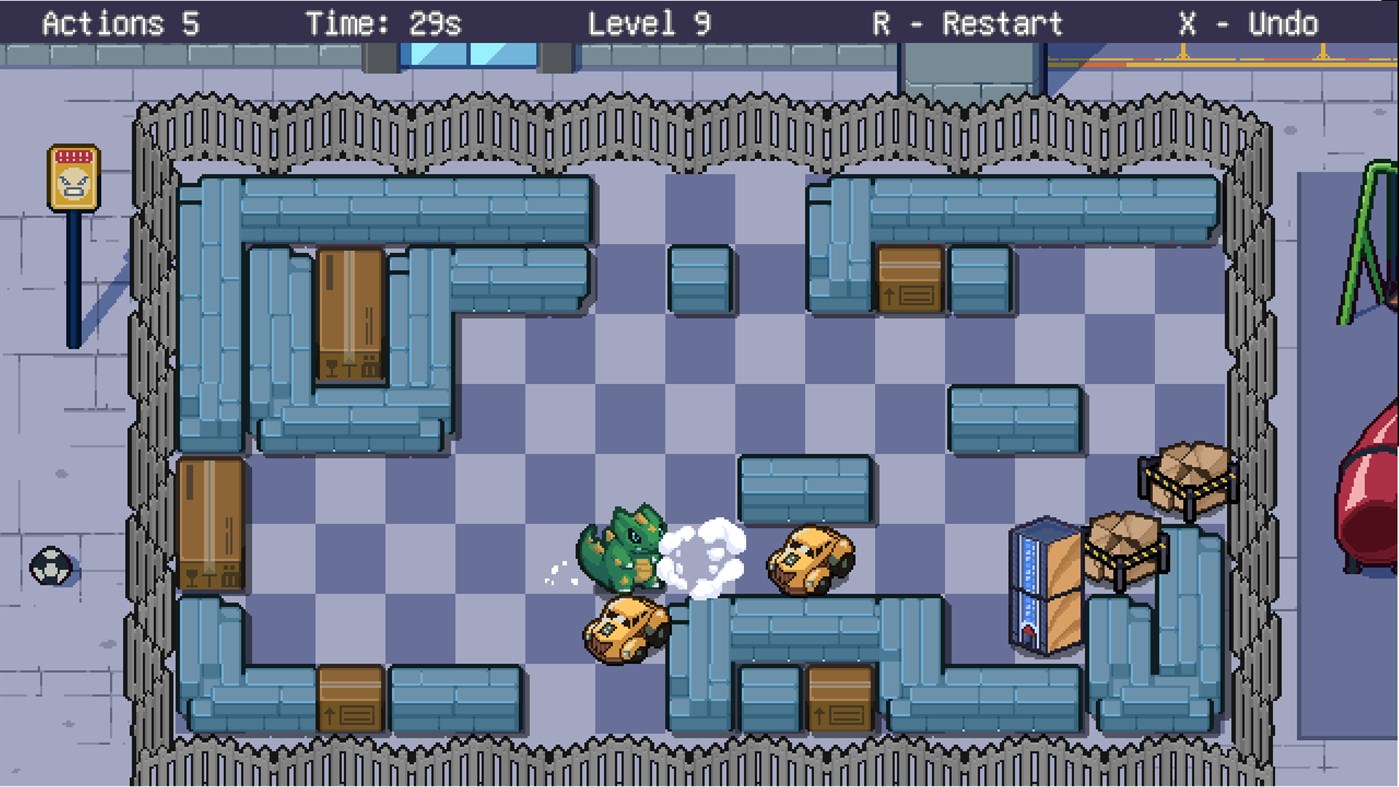Click the soccer ball outside the fence

(x=49, y=566)
